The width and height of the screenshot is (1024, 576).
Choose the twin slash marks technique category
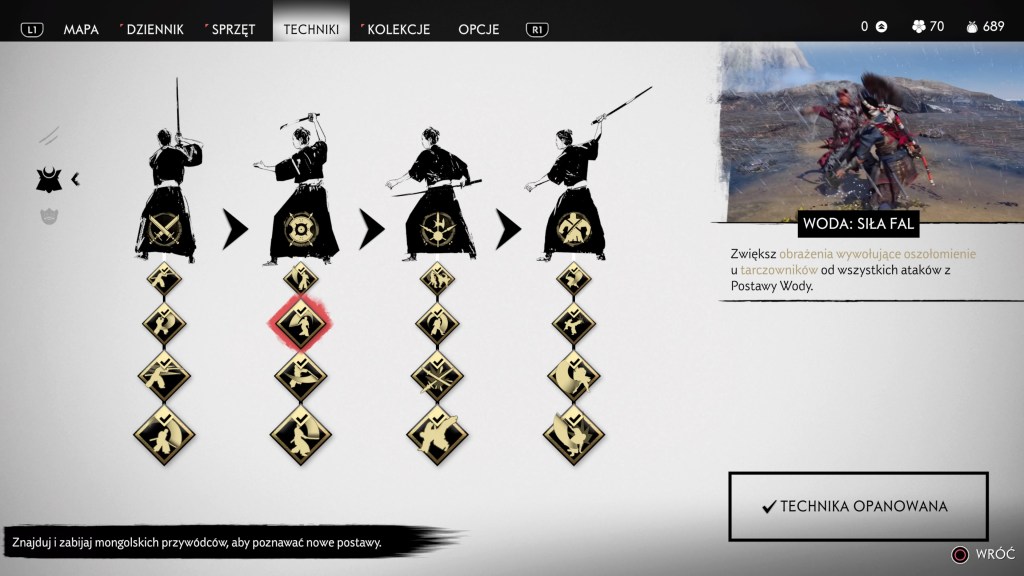coord(49,135)
